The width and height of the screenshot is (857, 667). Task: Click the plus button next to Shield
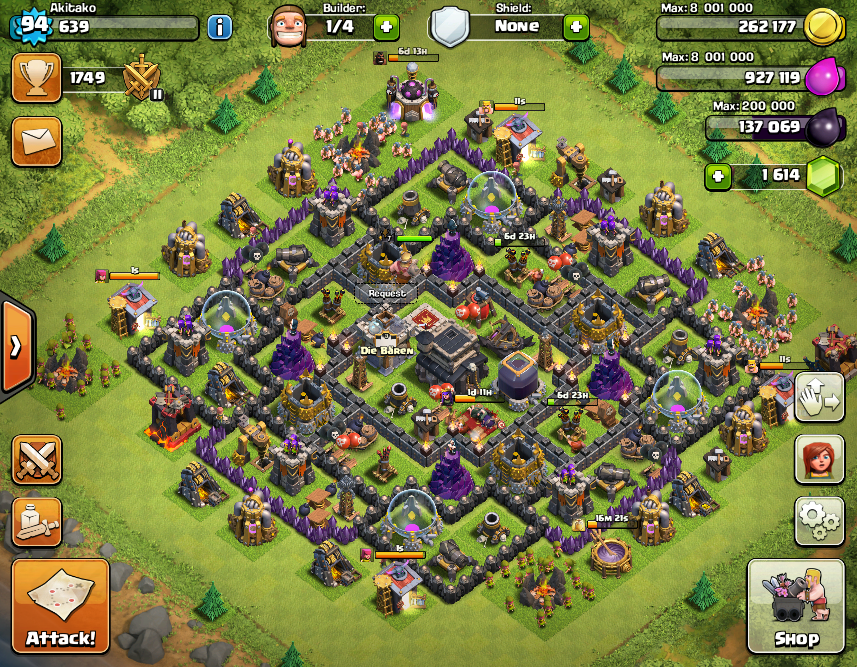pyautogui.click(x=576, y=27)
